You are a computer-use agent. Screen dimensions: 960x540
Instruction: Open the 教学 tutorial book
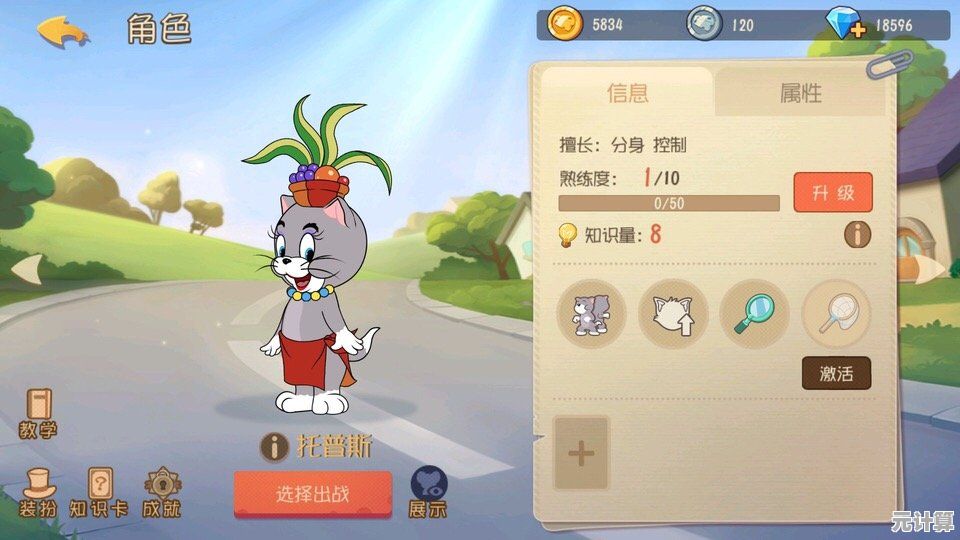point(38,413)
